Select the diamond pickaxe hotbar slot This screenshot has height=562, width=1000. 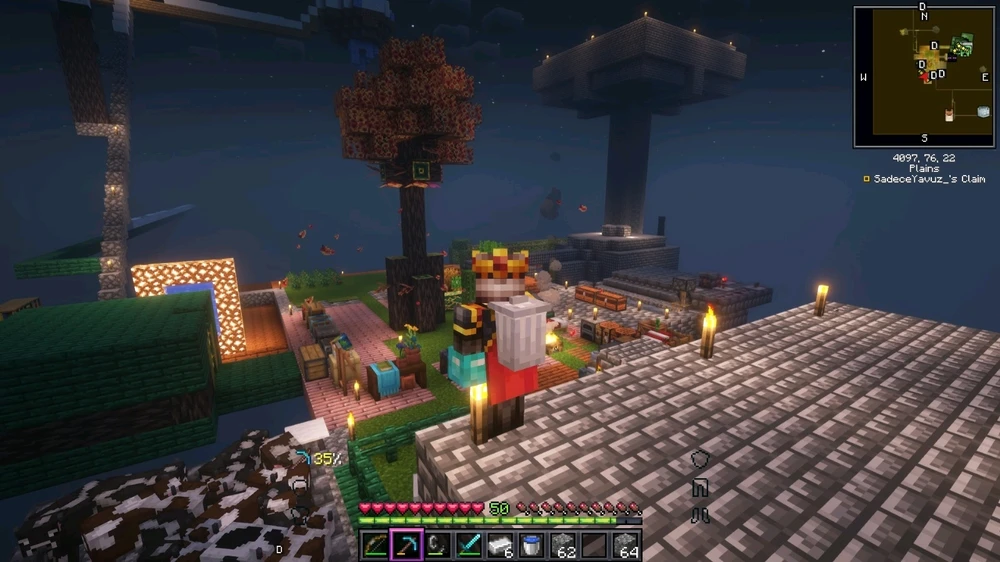tap(407, 545)
